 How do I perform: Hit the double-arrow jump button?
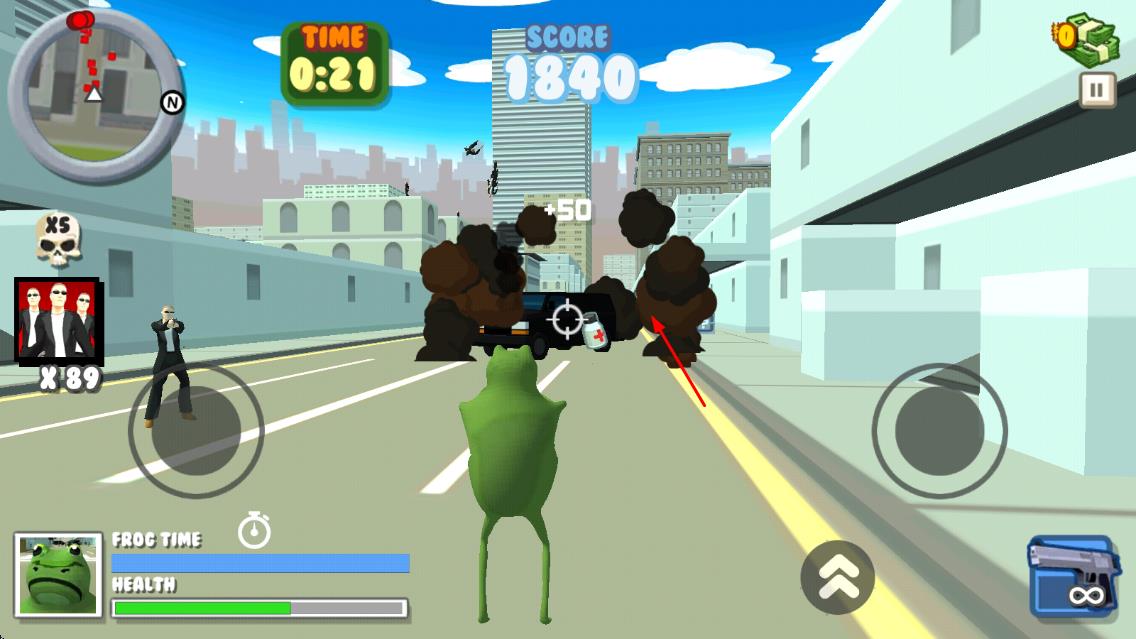point(837,577)
